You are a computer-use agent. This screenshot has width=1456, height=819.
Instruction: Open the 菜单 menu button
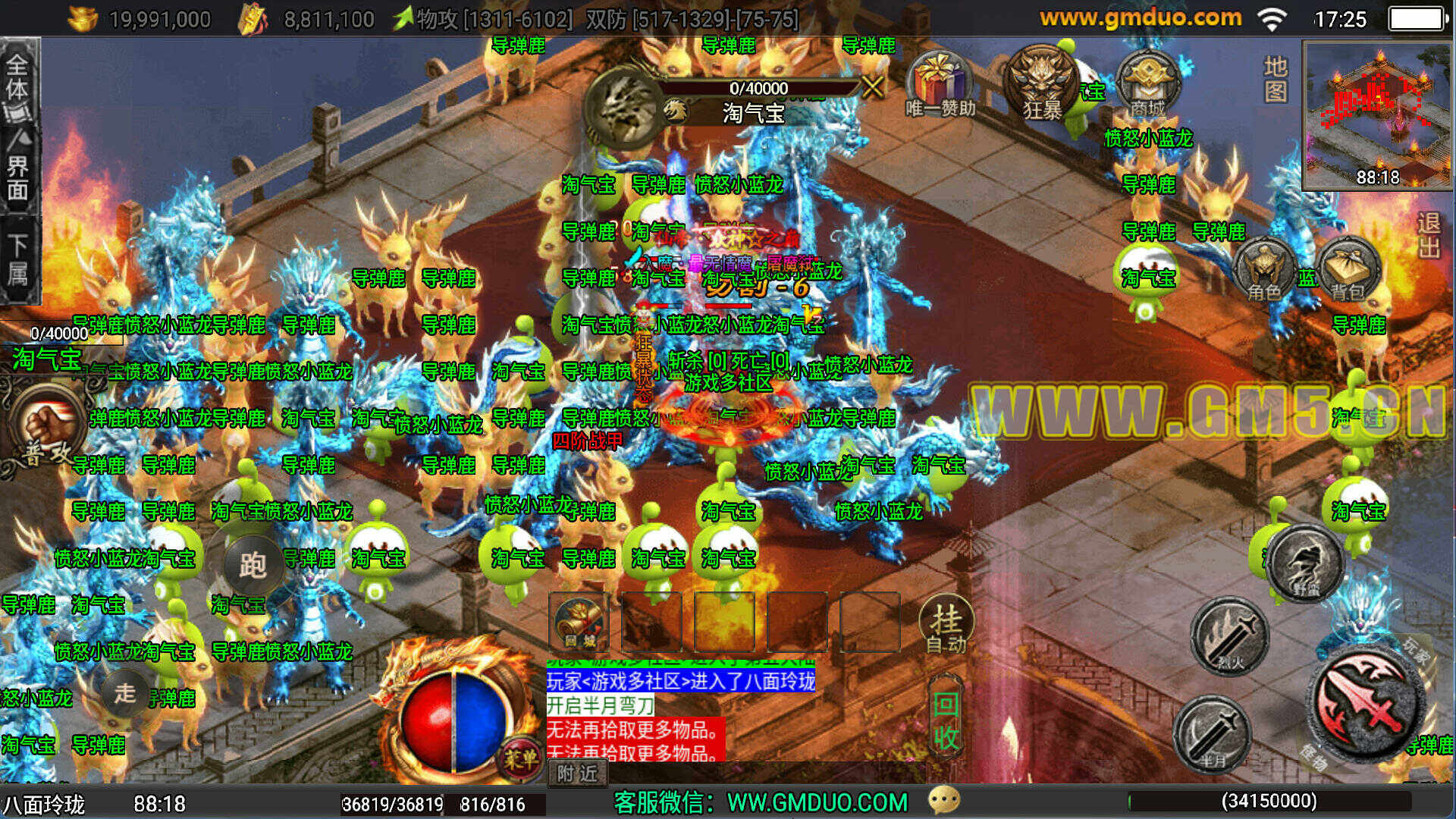(x=520, y=757)
